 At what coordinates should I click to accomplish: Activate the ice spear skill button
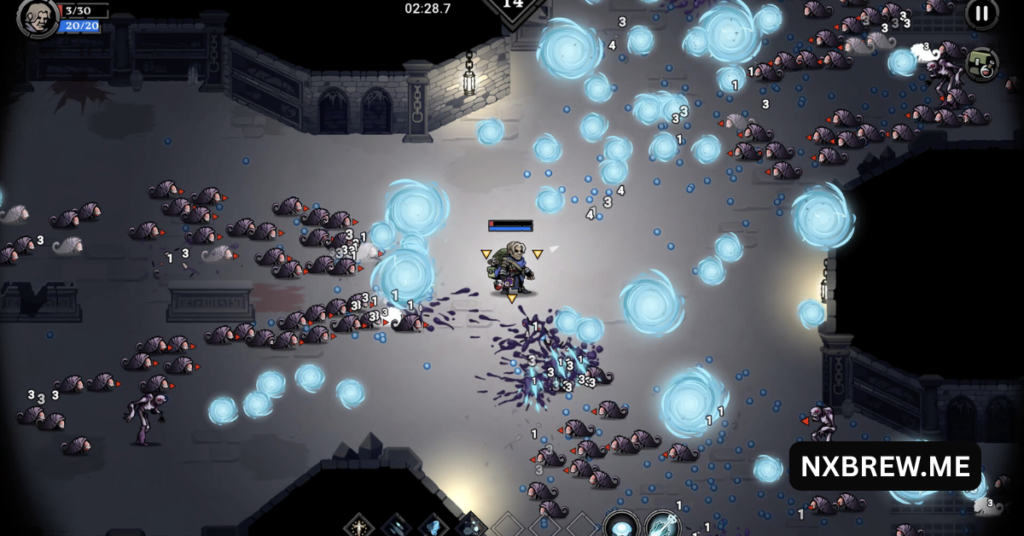coord(662,524)
